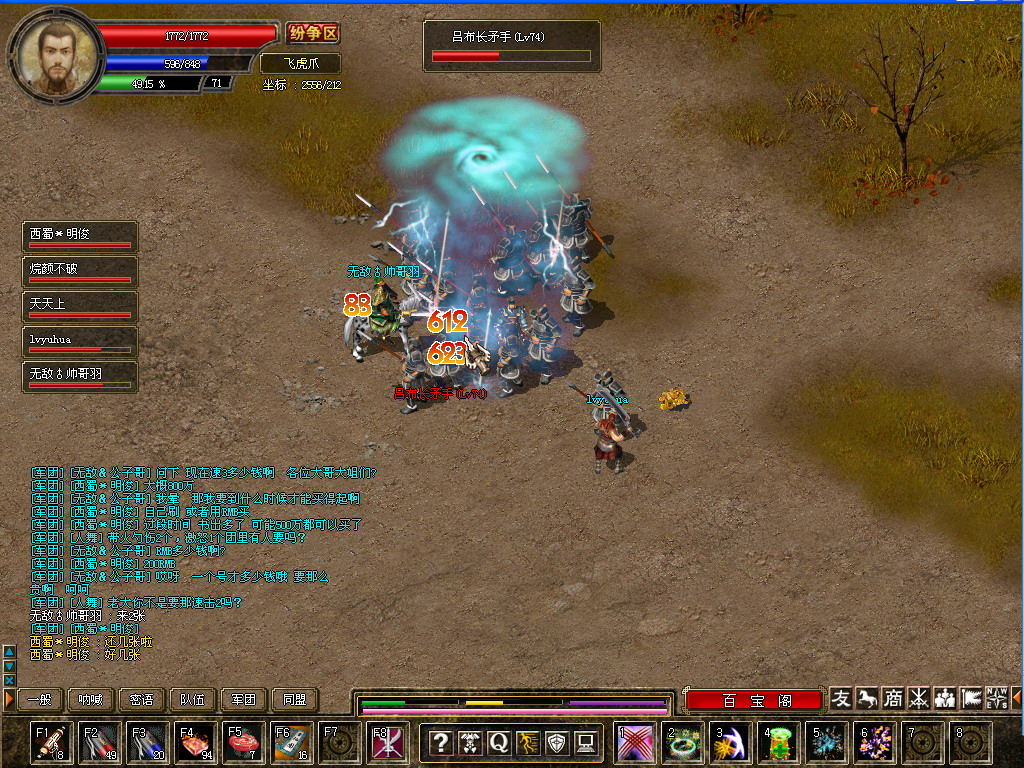Use the red potion in slot F2
1024x768 pixels.
[100, 743]
